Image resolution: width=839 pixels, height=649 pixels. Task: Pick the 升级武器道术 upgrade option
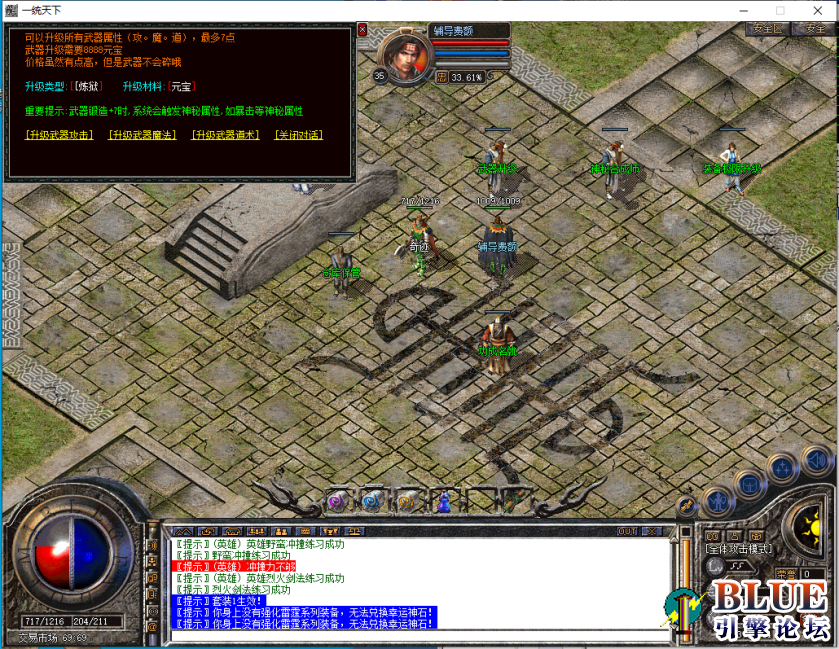coord(227,135)
